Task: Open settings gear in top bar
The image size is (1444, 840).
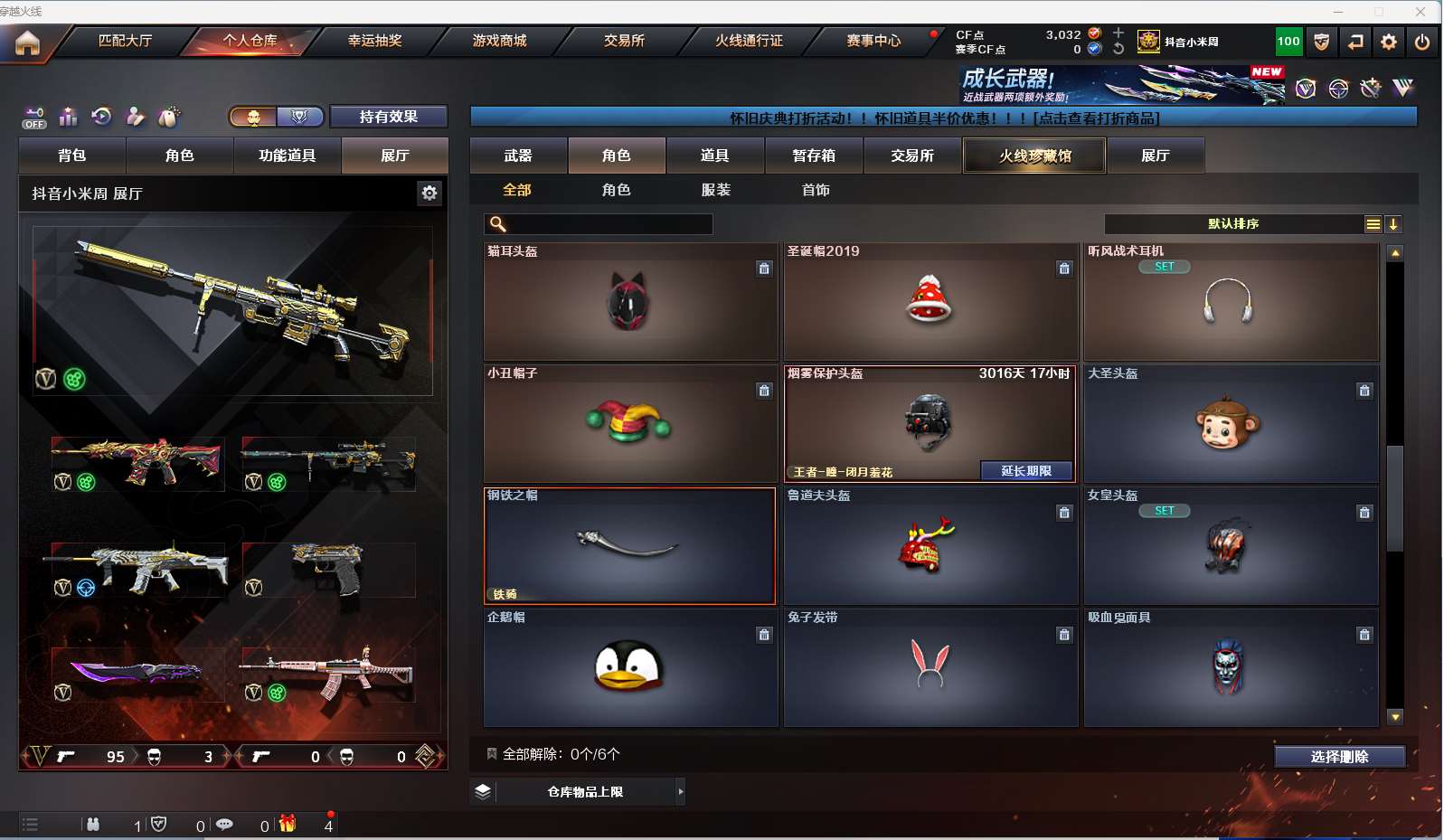Action: pos(1389,42)
